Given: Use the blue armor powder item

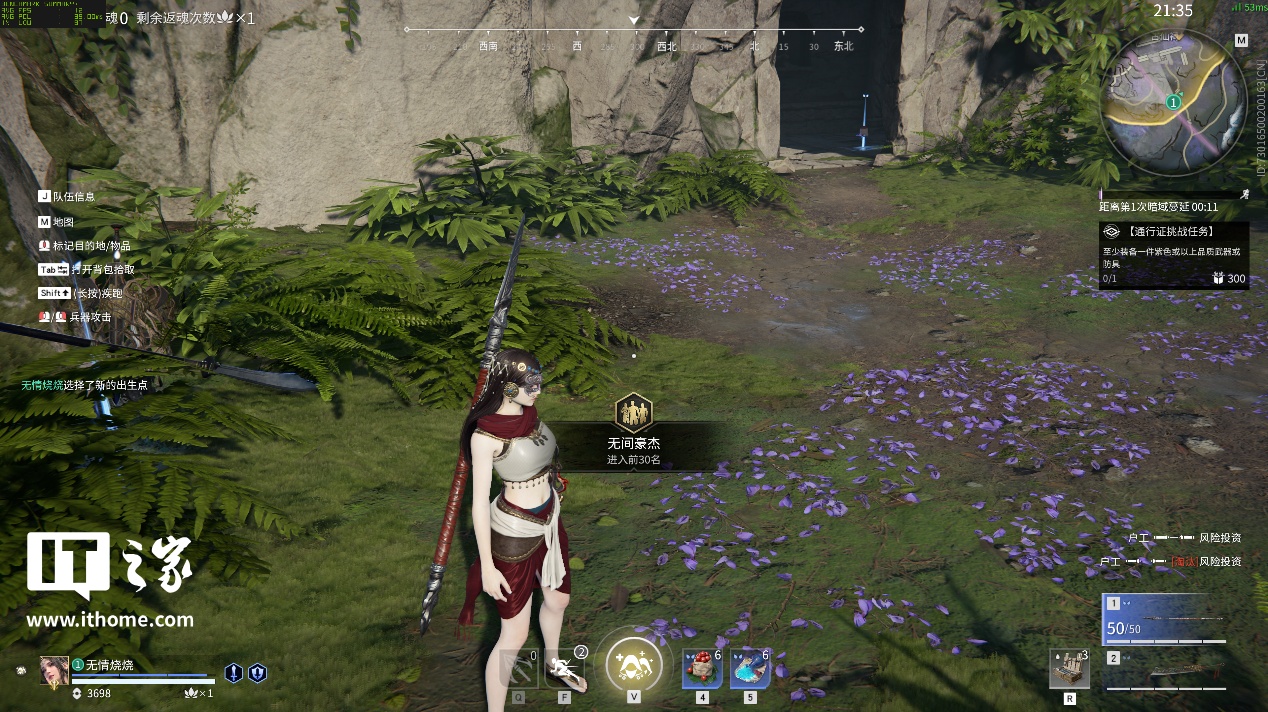Looking at the screenshot, I should 750,668.
